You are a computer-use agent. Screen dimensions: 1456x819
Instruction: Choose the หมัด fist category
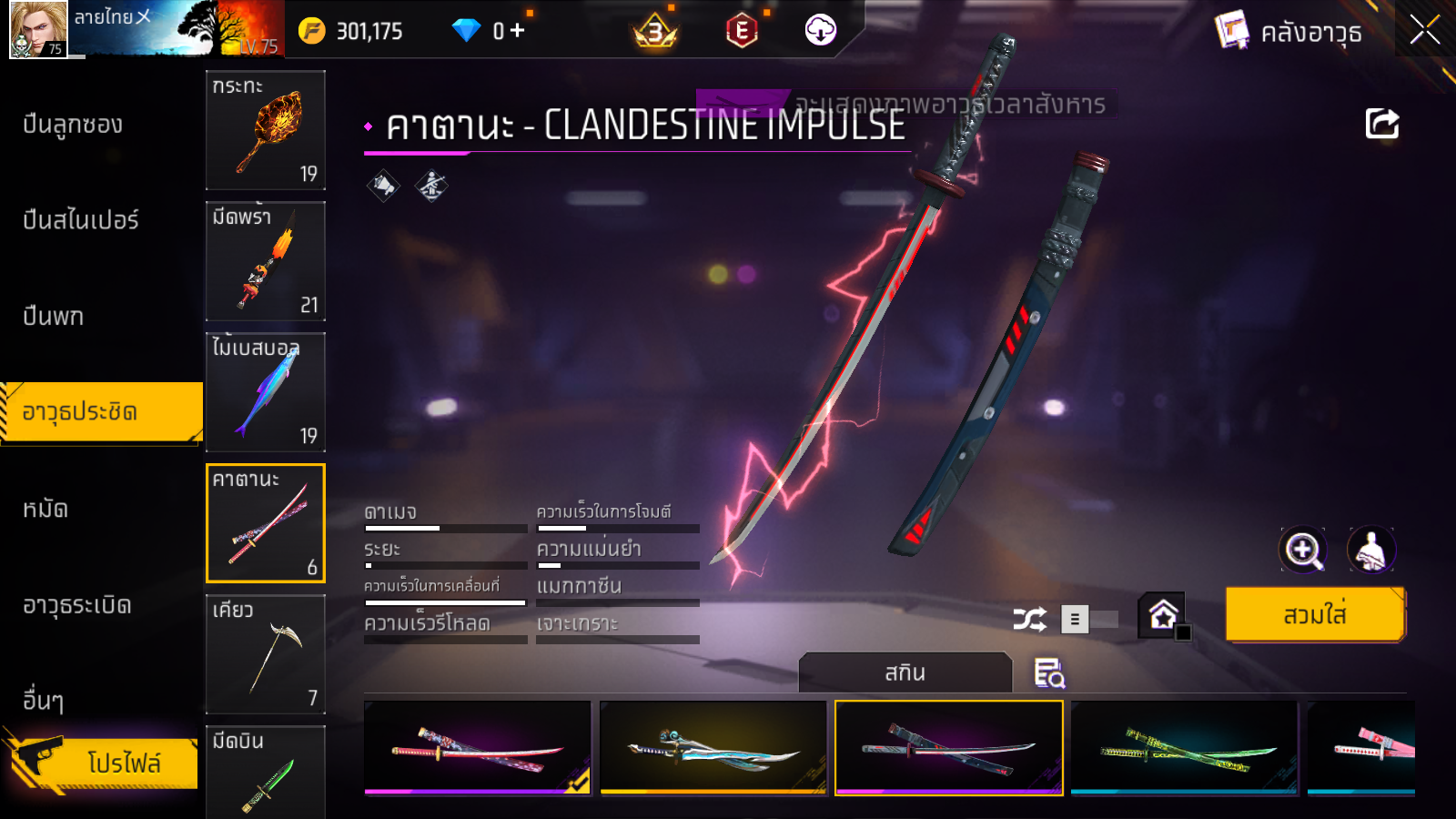45,509
